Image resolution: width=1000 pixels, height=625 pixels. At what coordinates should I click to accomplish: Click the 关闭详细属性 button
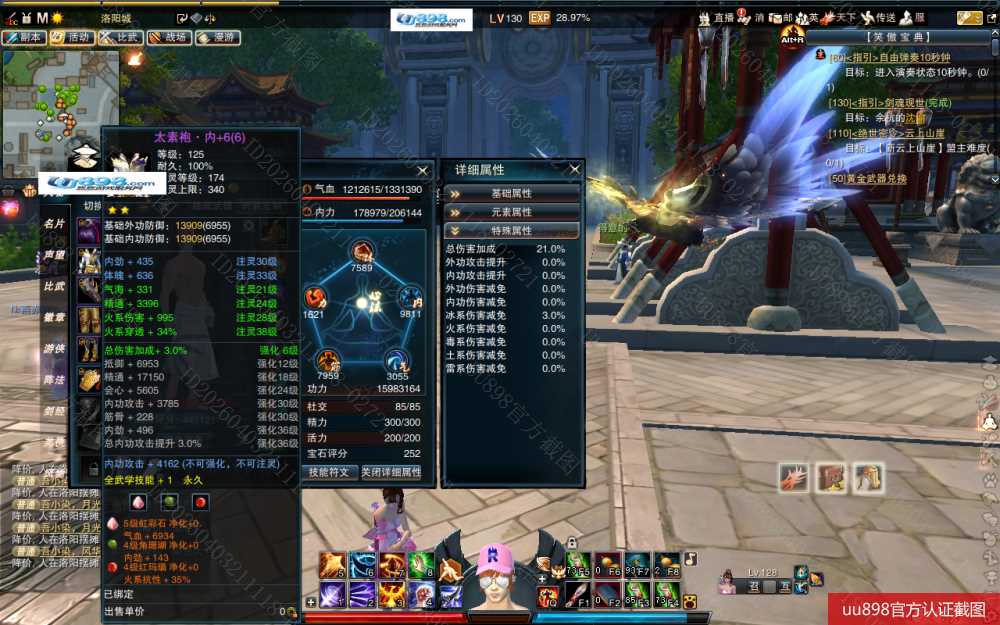(390, 472)
